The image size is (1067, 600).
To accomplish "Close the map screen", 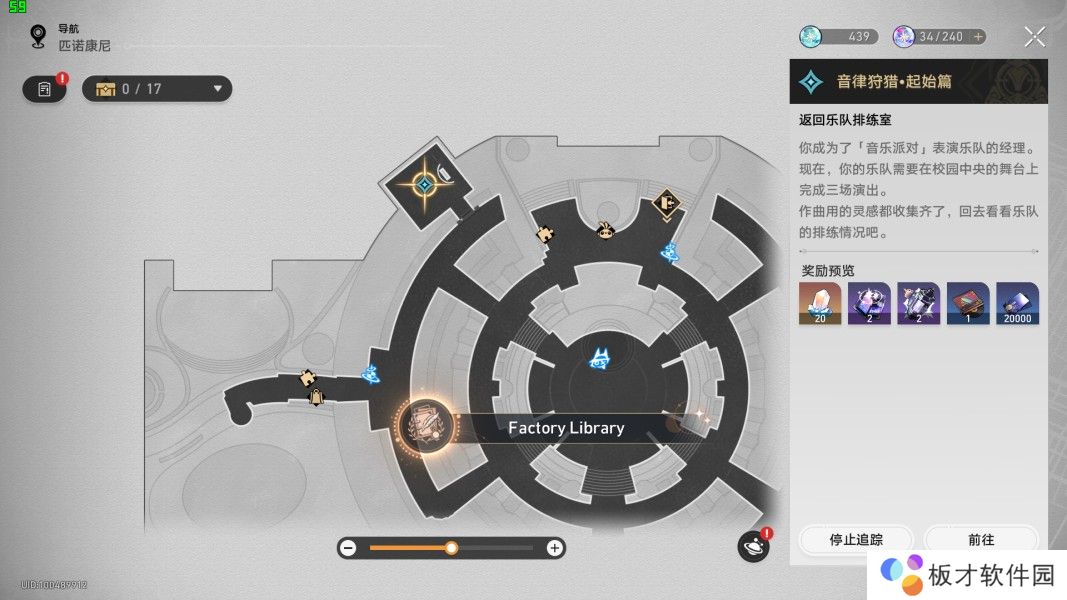I will click(1035, 38).
